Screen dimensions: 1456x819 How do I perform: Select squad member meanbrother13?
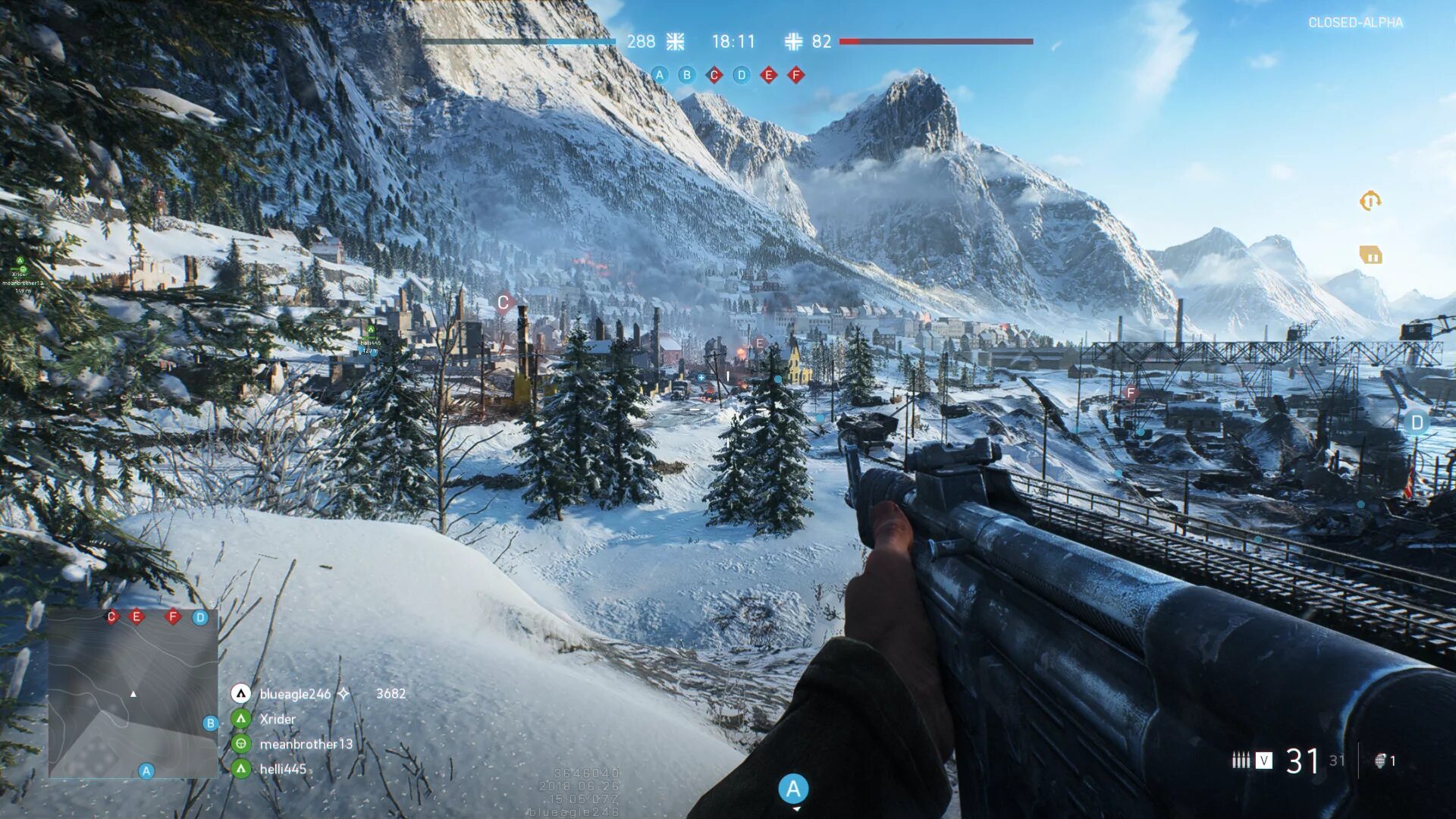pos(306,744)
